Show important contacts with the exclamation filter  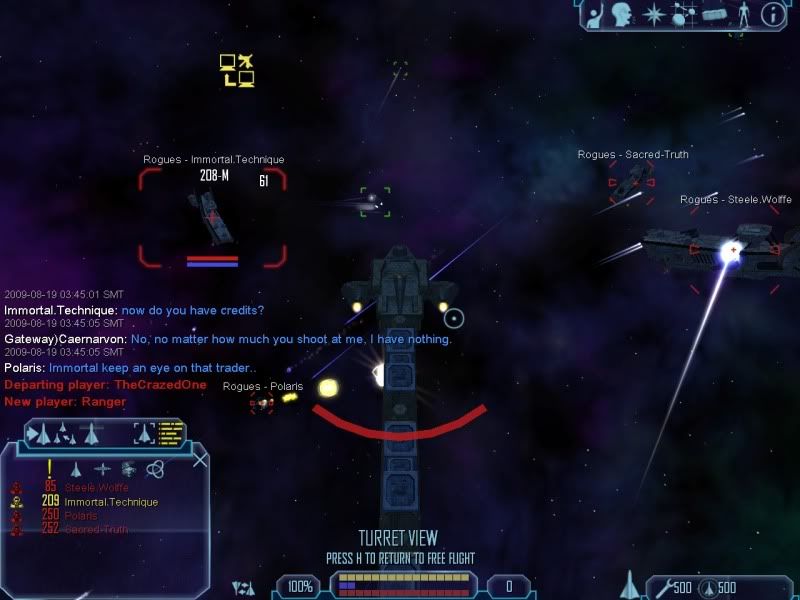click(x=48, y=469)
